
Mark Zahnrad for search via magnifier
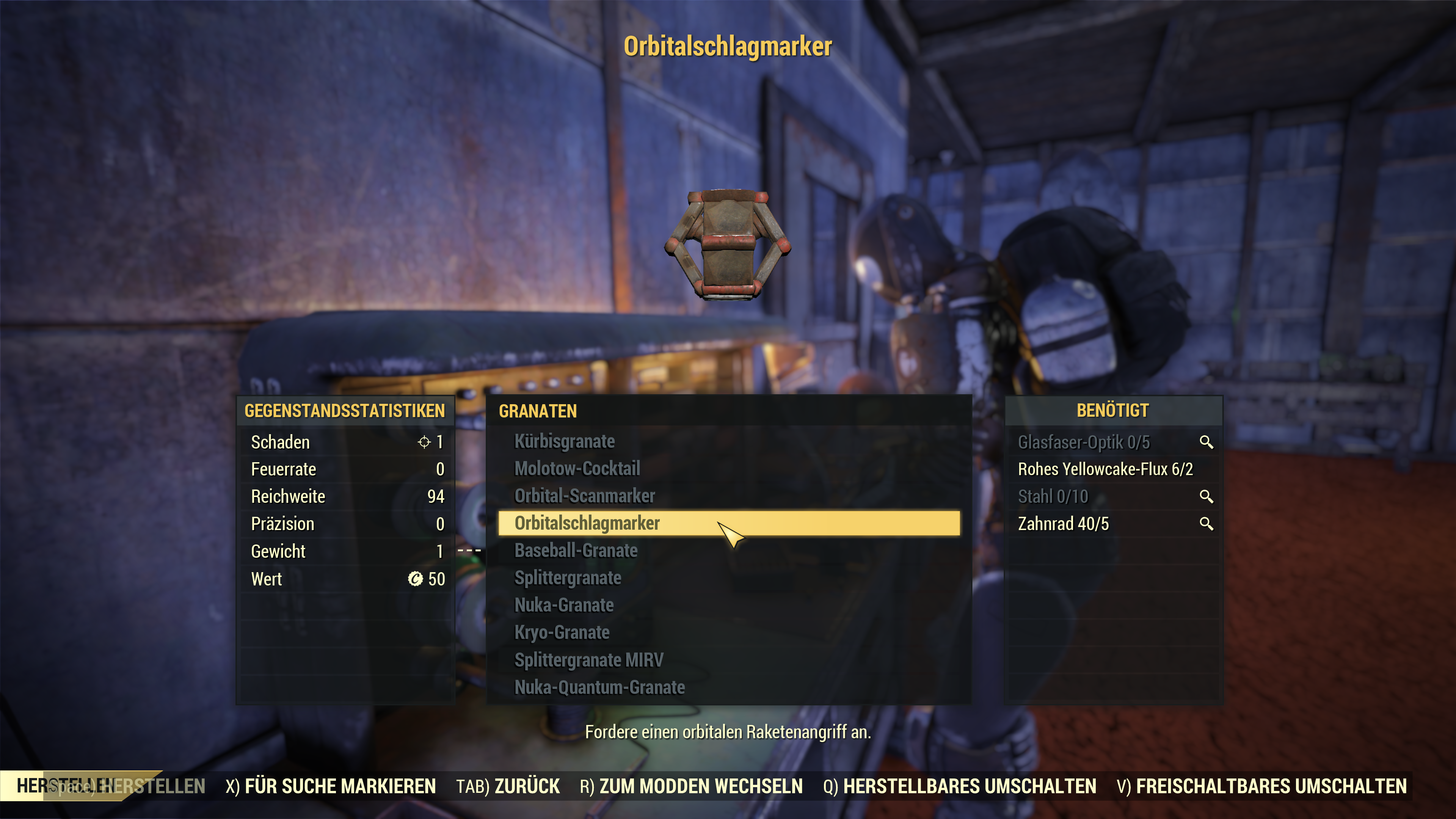tap(1206, 524)
